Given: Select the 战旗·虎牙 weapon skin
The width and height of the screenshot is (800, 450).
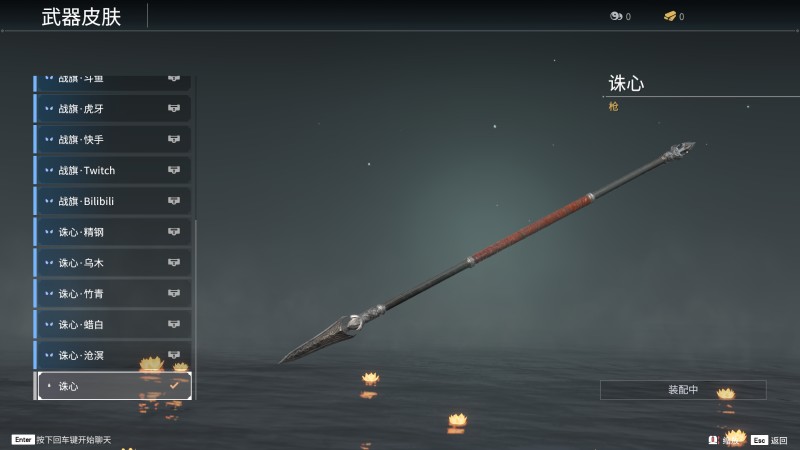Looking at the screenshot, I should pos(112,108).
